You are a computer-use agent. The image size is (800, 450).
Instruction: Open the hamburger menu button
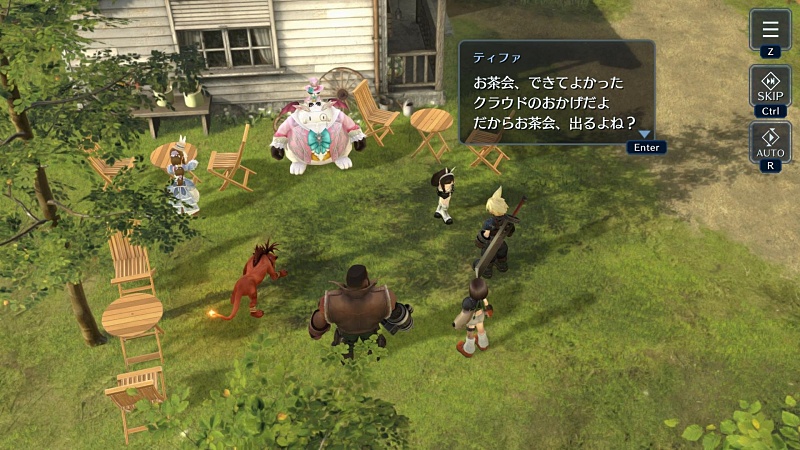(x=769, y=29)
